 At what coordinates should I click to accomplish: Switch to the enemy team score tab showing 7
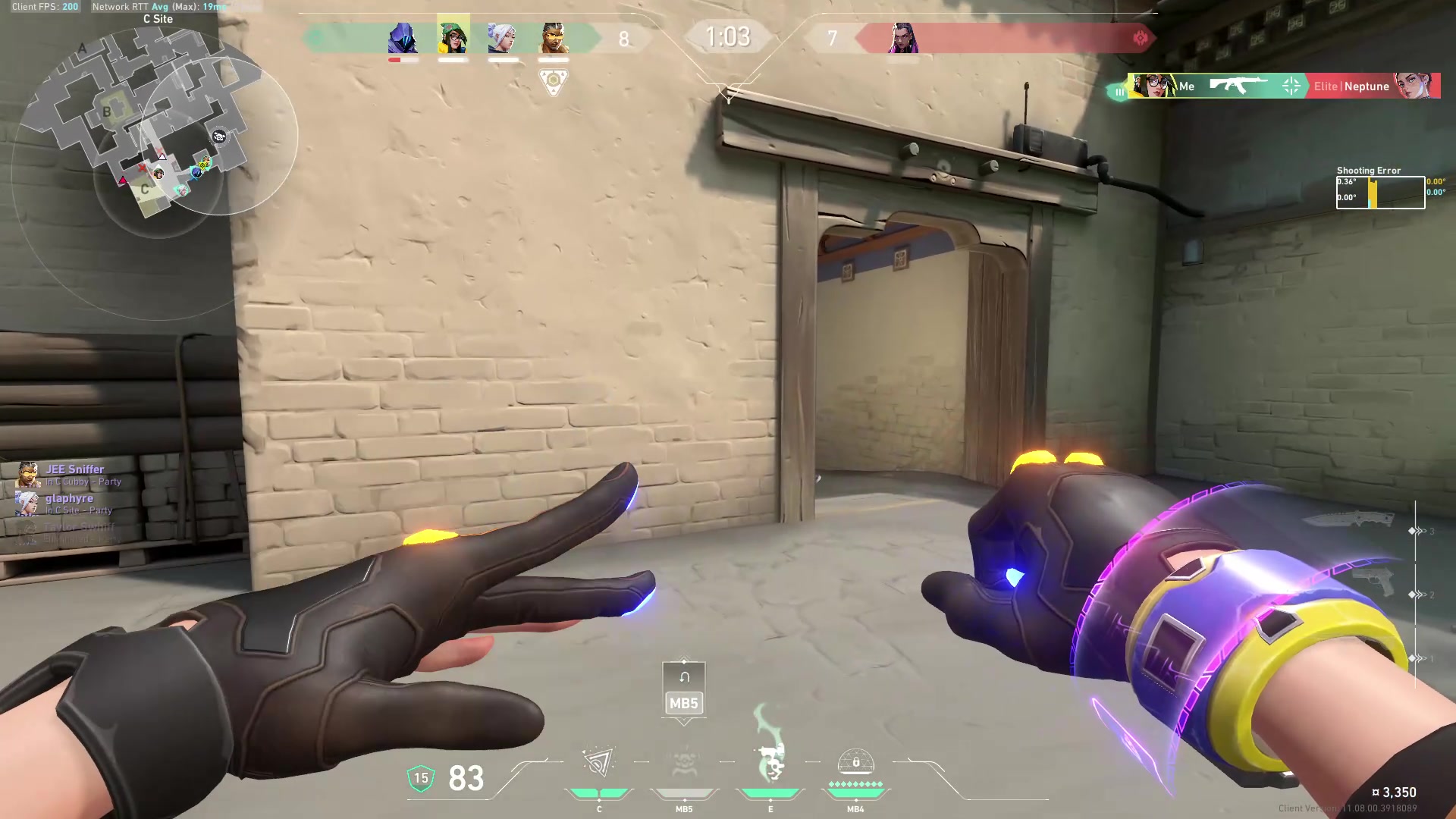tap(831, 39)
